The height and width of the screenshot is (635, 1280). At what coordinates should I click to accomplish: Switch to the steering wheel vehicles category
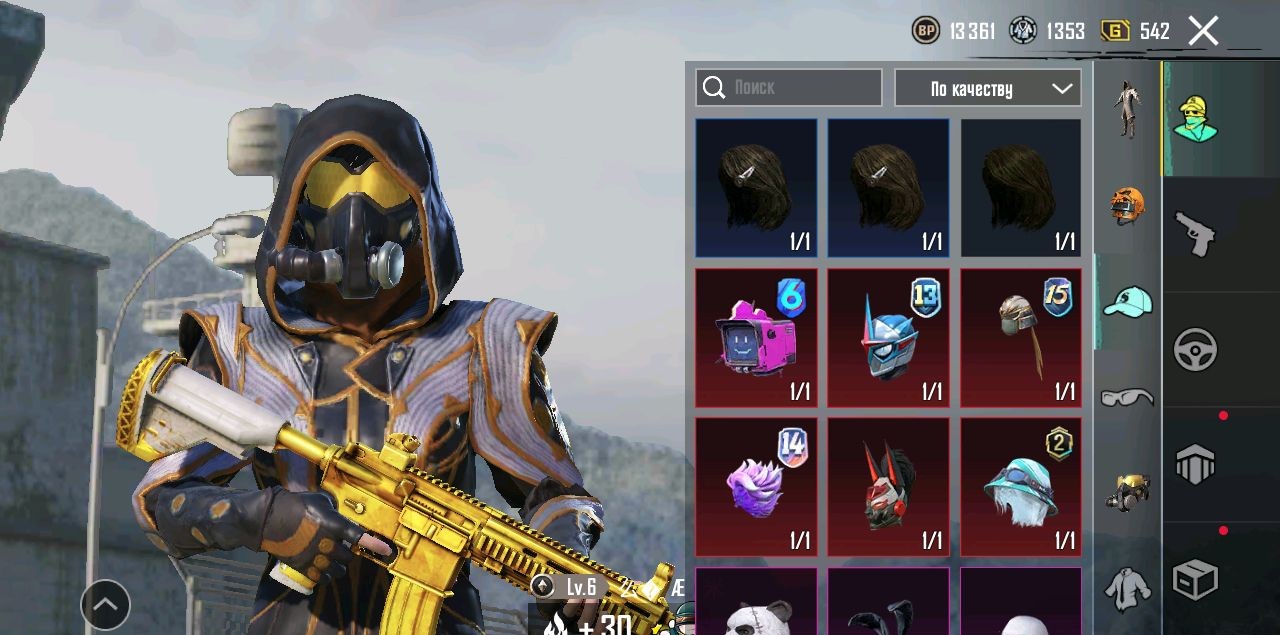(x=1195, y=350)
